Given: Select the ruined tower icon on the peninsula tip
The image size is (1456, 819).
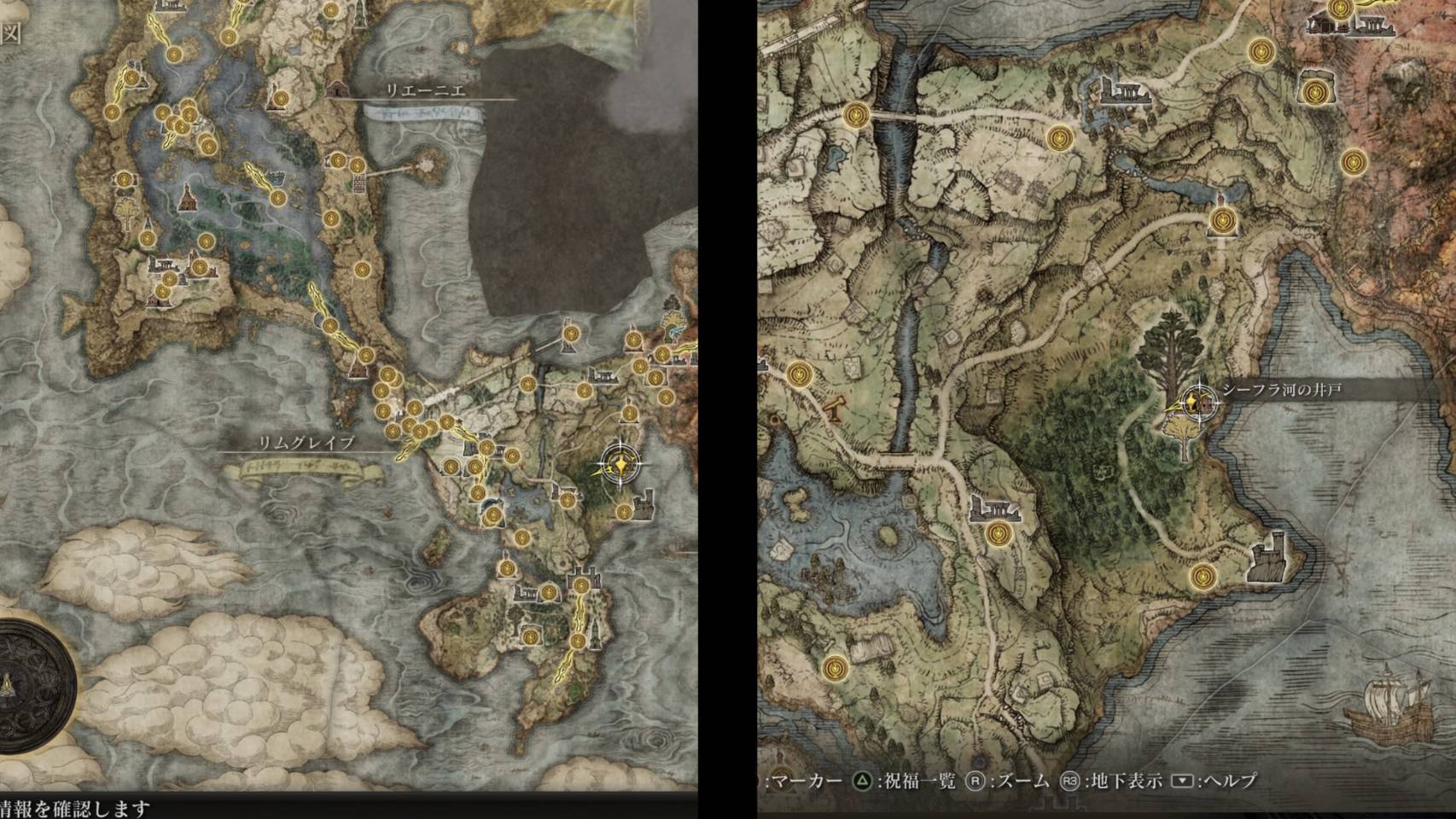Looking at the screenshot, I should coord(1267,557).
